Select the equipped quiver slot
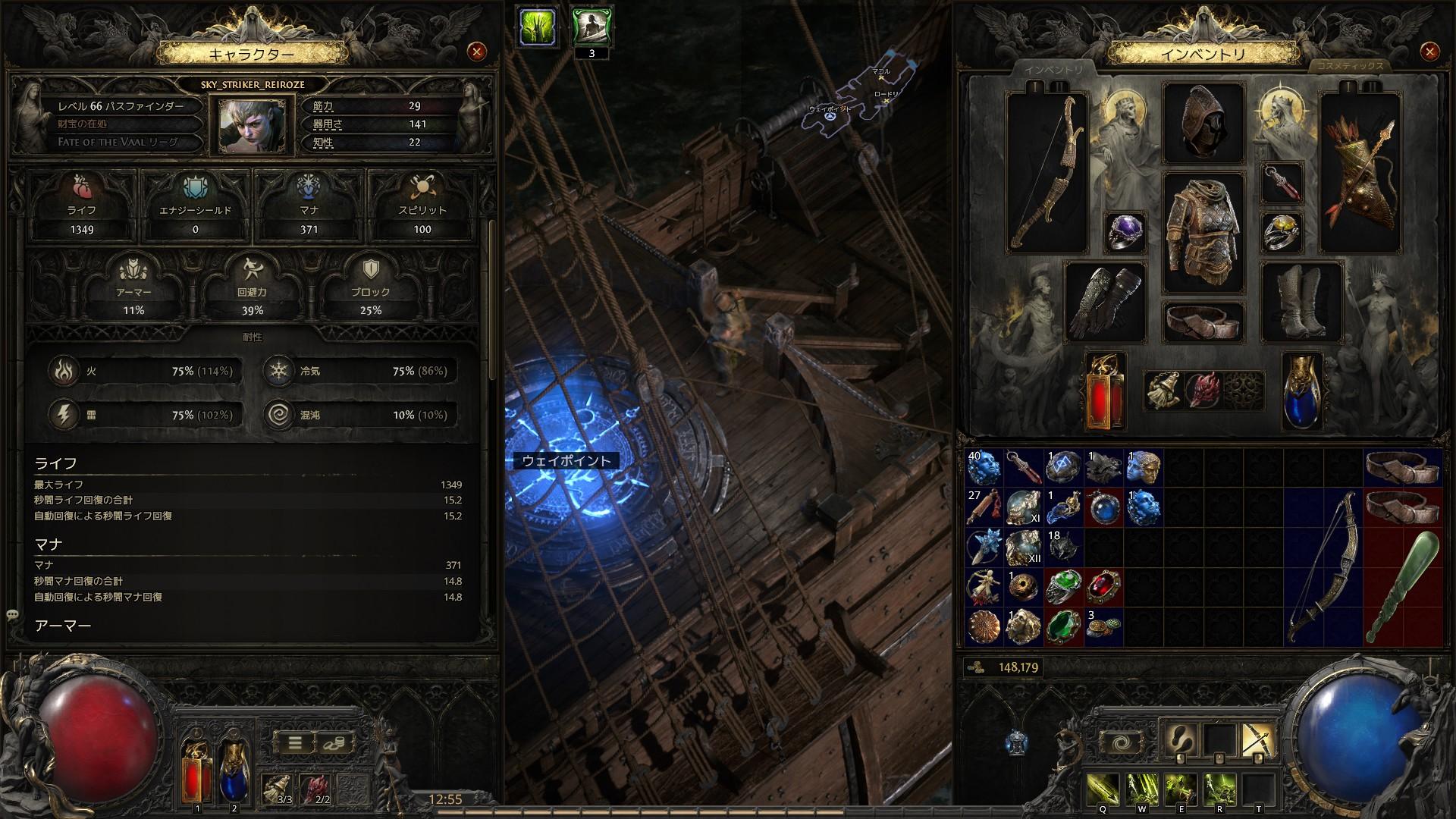Image resolution: width=1456 pixels, height=819 pixels. tap(1360, 173)
